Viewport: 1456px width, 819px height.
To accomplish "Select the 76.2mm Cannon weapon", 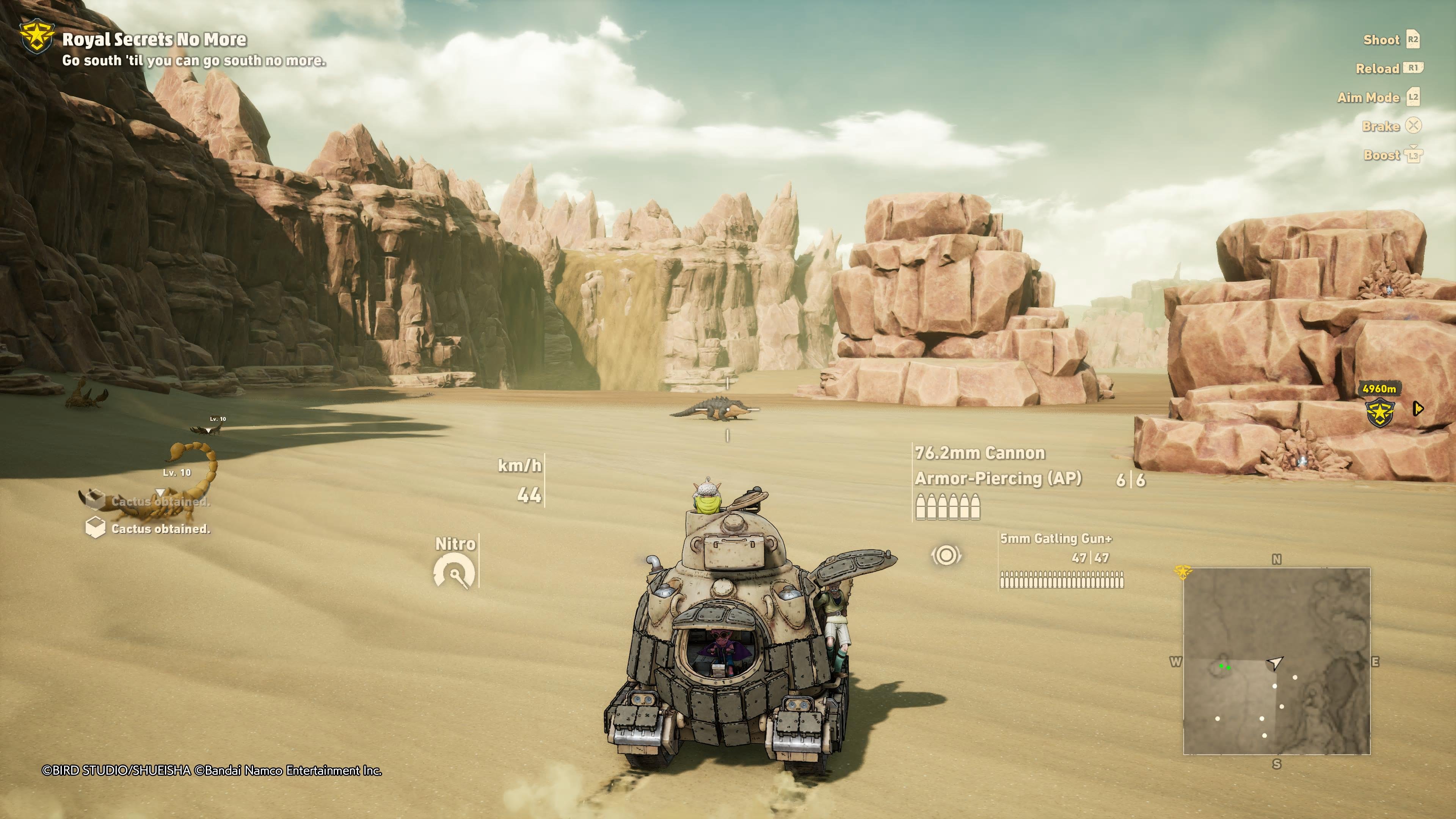I will (979, 453).
